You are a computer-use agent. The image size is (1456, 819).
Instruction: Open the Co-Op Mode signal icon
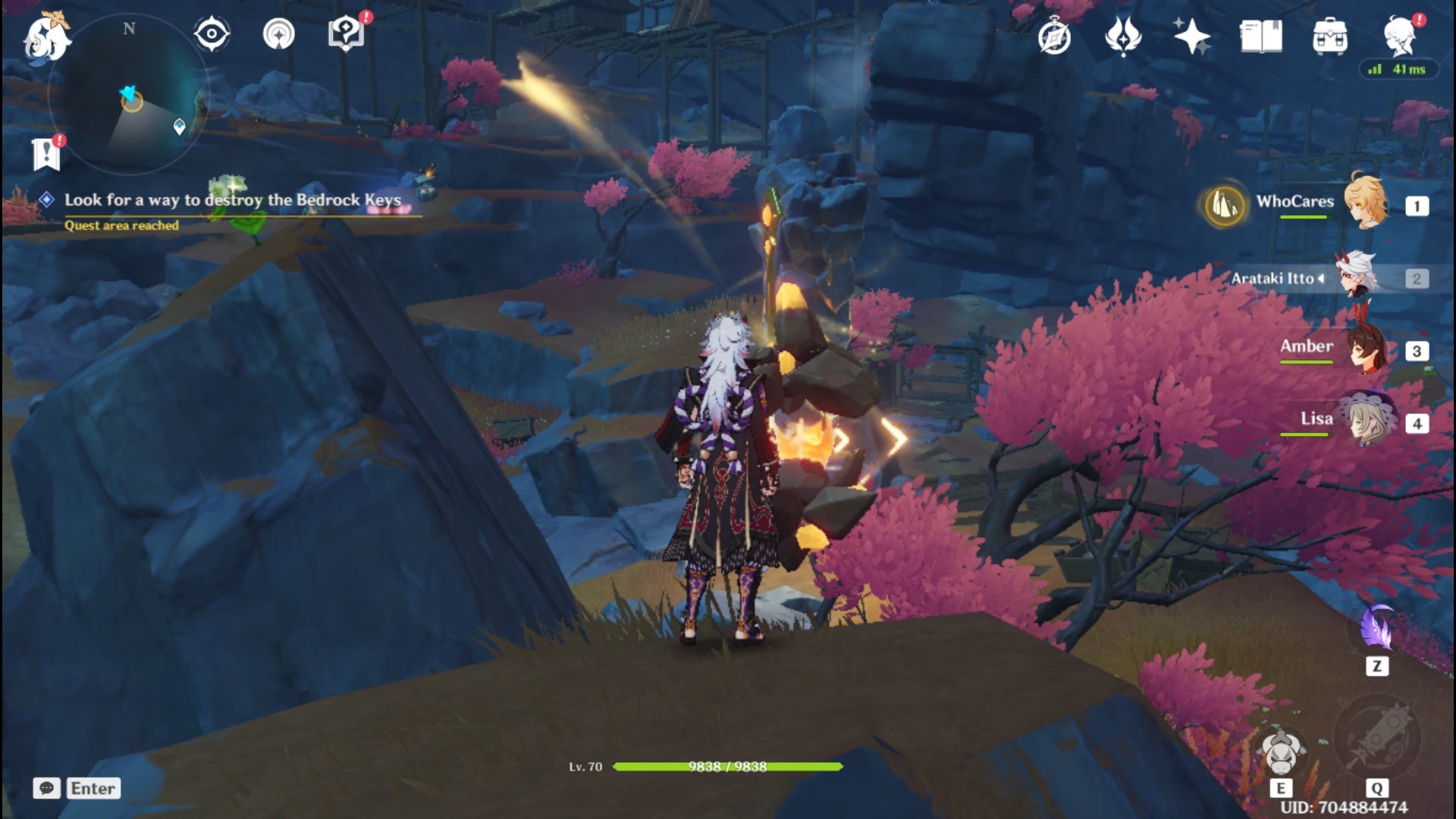point(281,33)
